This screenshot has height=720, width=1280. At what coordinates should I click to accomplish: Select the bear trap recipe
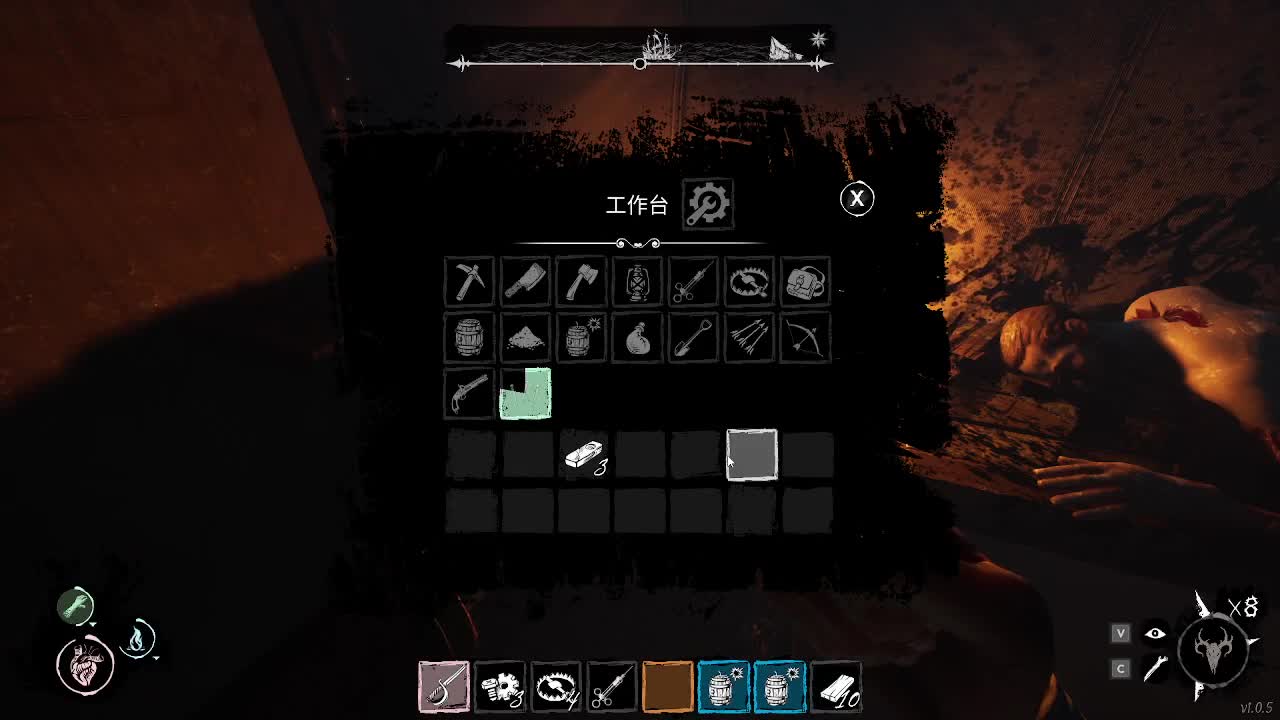pos(749,281)
